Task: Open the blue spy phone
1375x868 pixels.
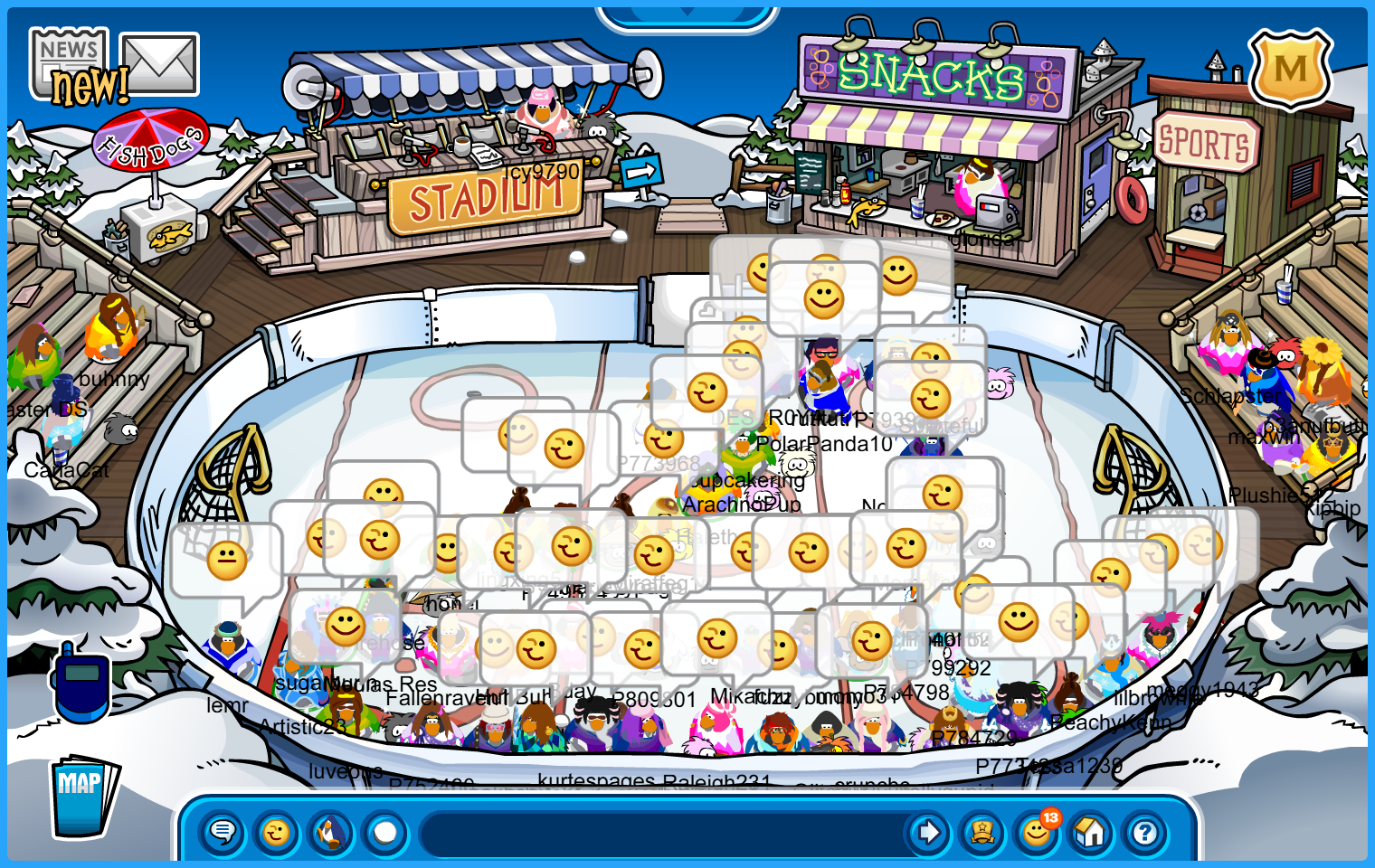Action: pyautogui.click(x=82, y=683)
